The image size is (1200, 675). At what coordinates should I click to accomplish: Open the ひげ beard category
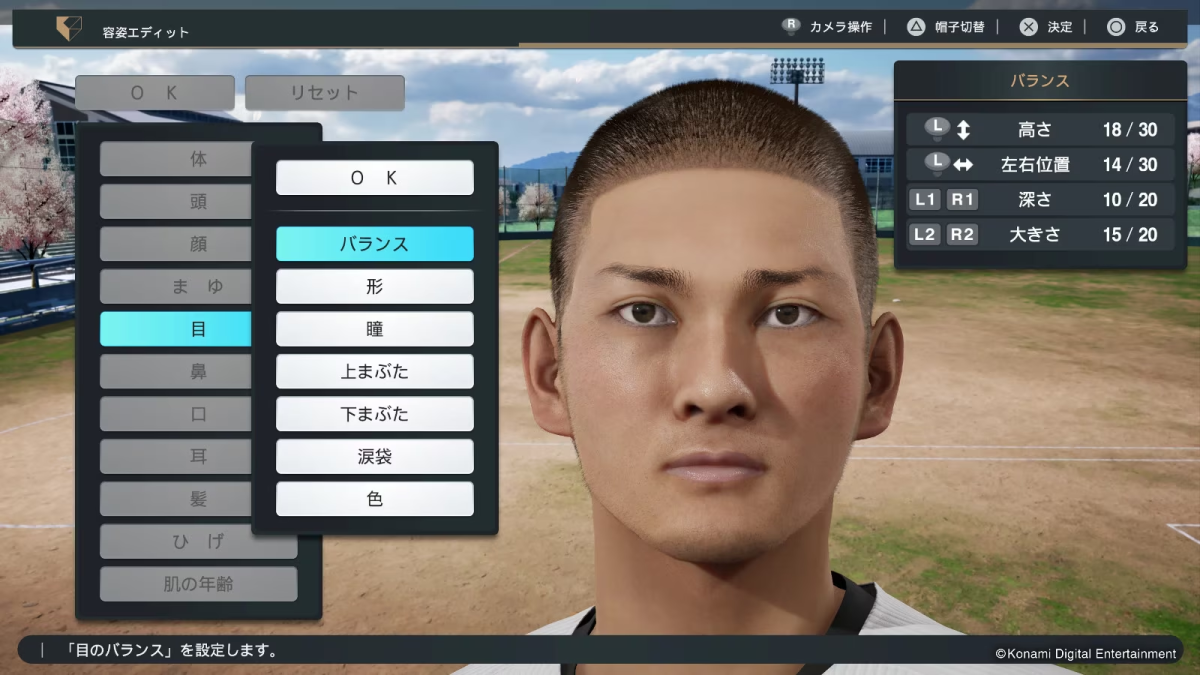coord(198,542)
